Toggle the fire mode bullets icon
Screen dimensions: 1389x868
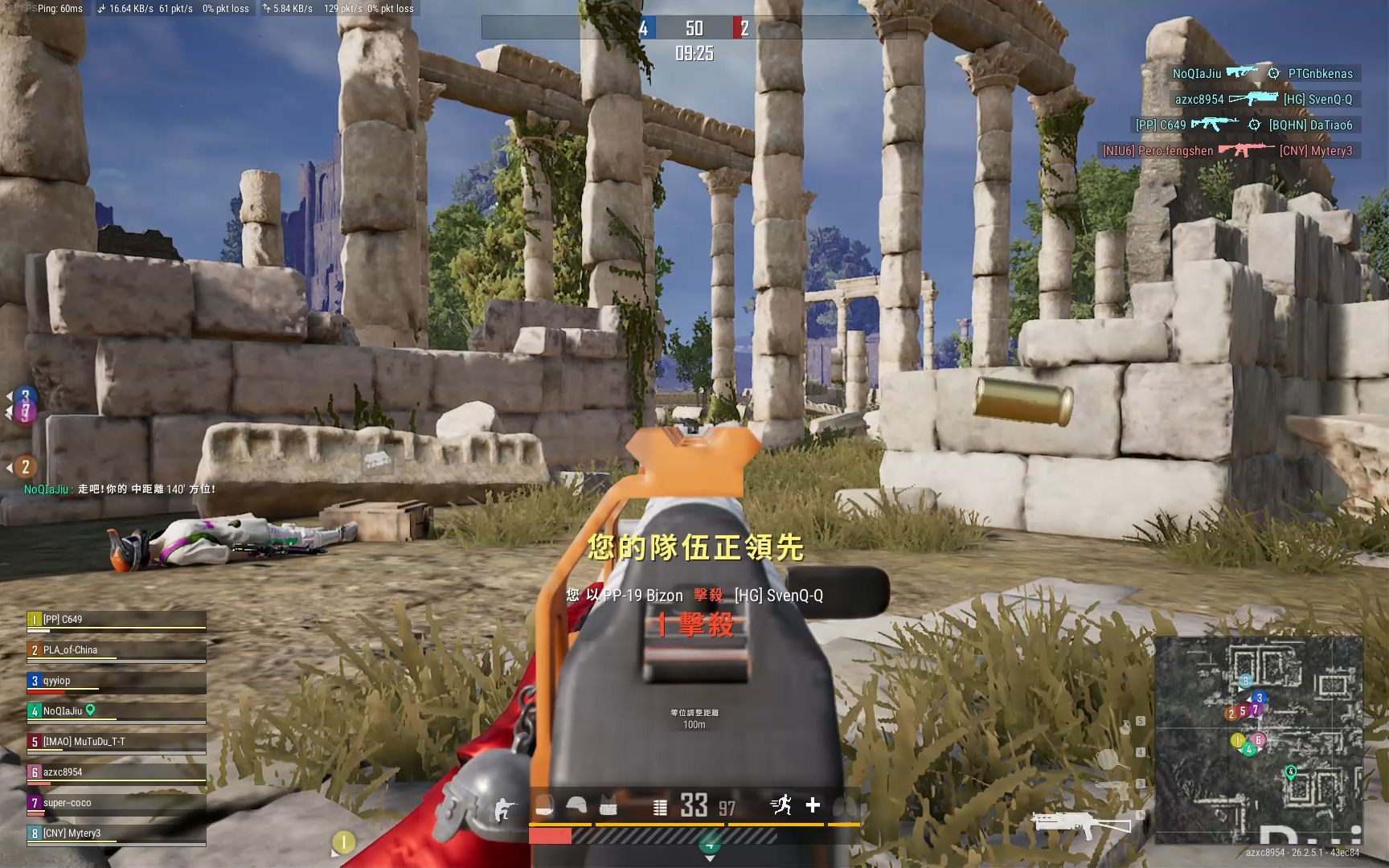[x=660, y=807]
